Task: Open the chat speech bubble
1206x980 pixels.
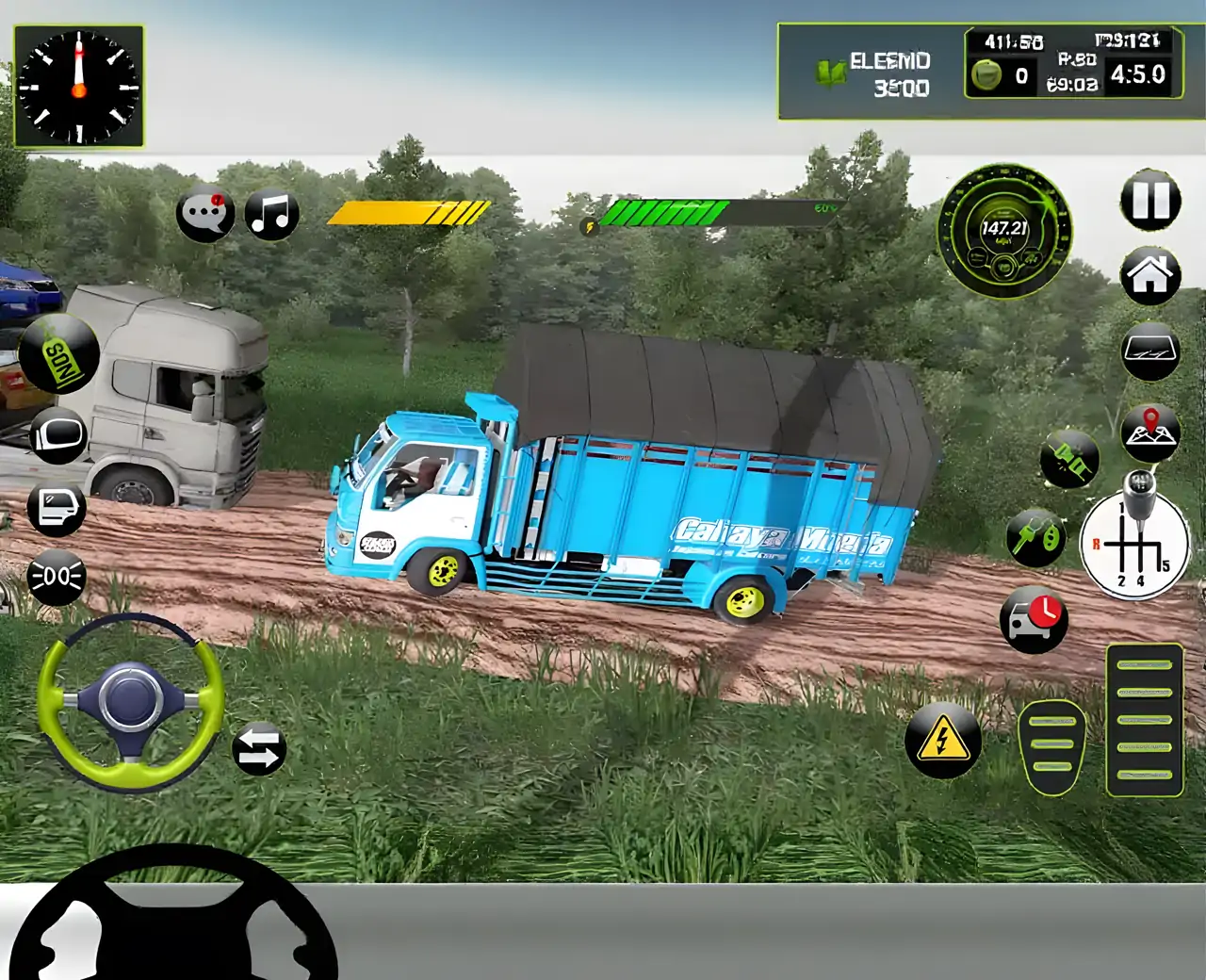Action: pyautogui.click(x=204, y=214)
